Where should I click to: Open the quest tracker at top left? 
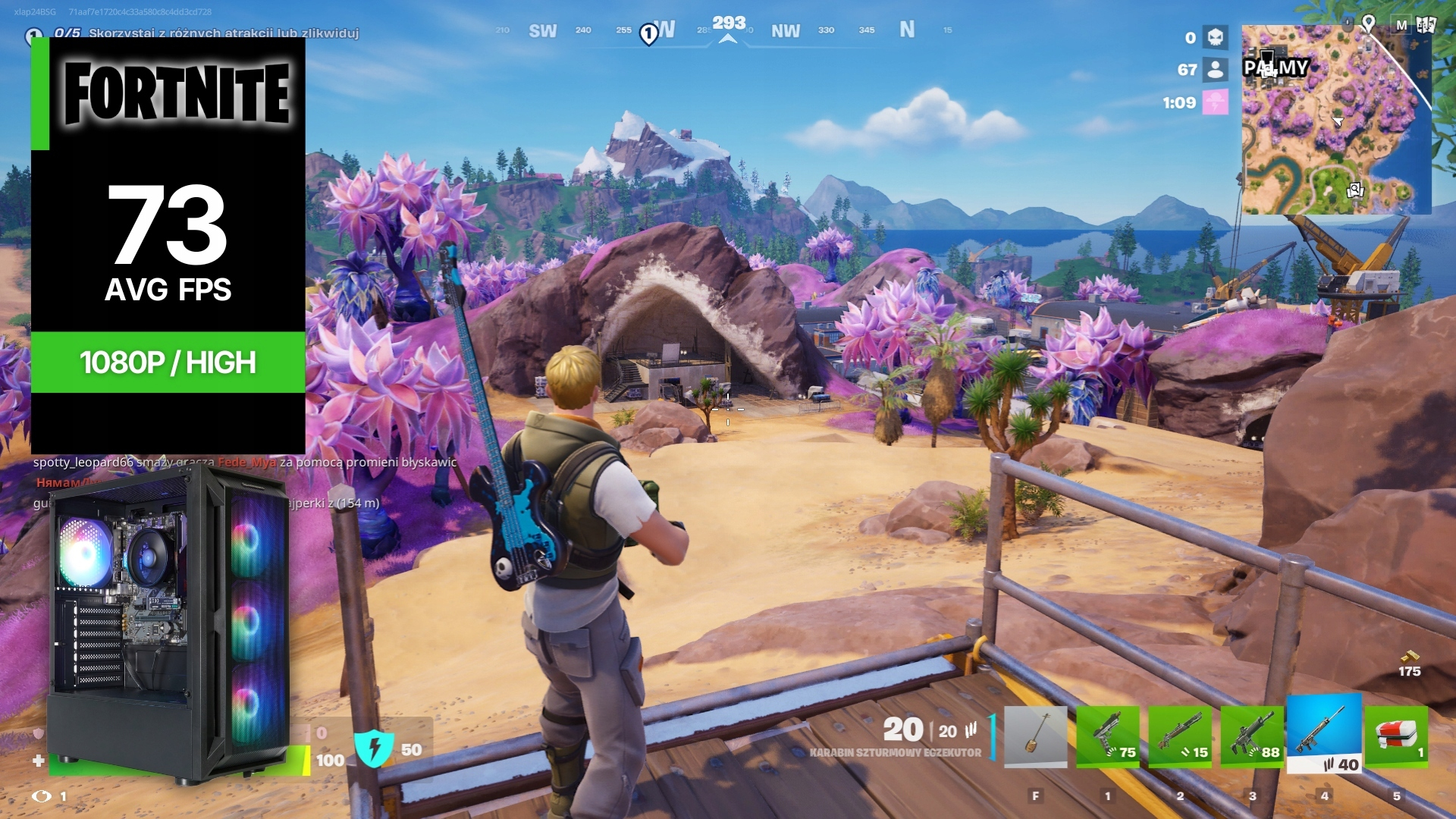(34, 34)
